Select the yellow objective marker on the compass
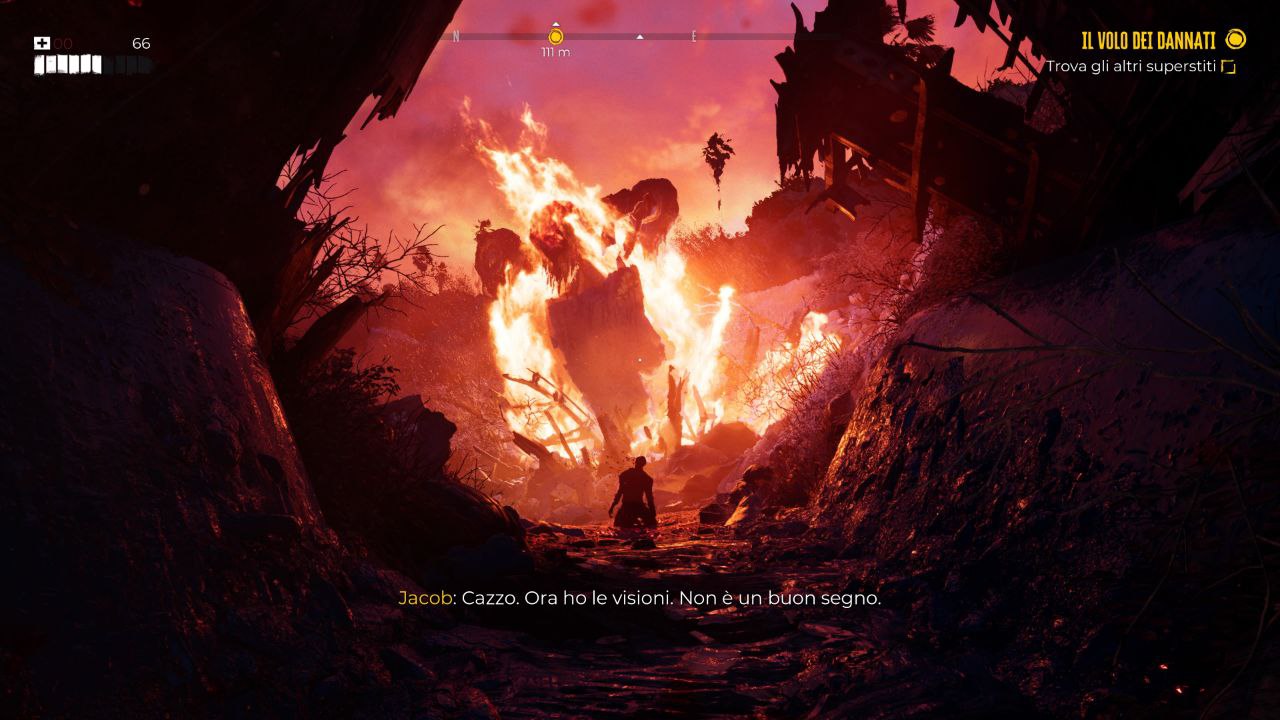The height and width of the screenshot is (720, 1280). coord(556,37)
